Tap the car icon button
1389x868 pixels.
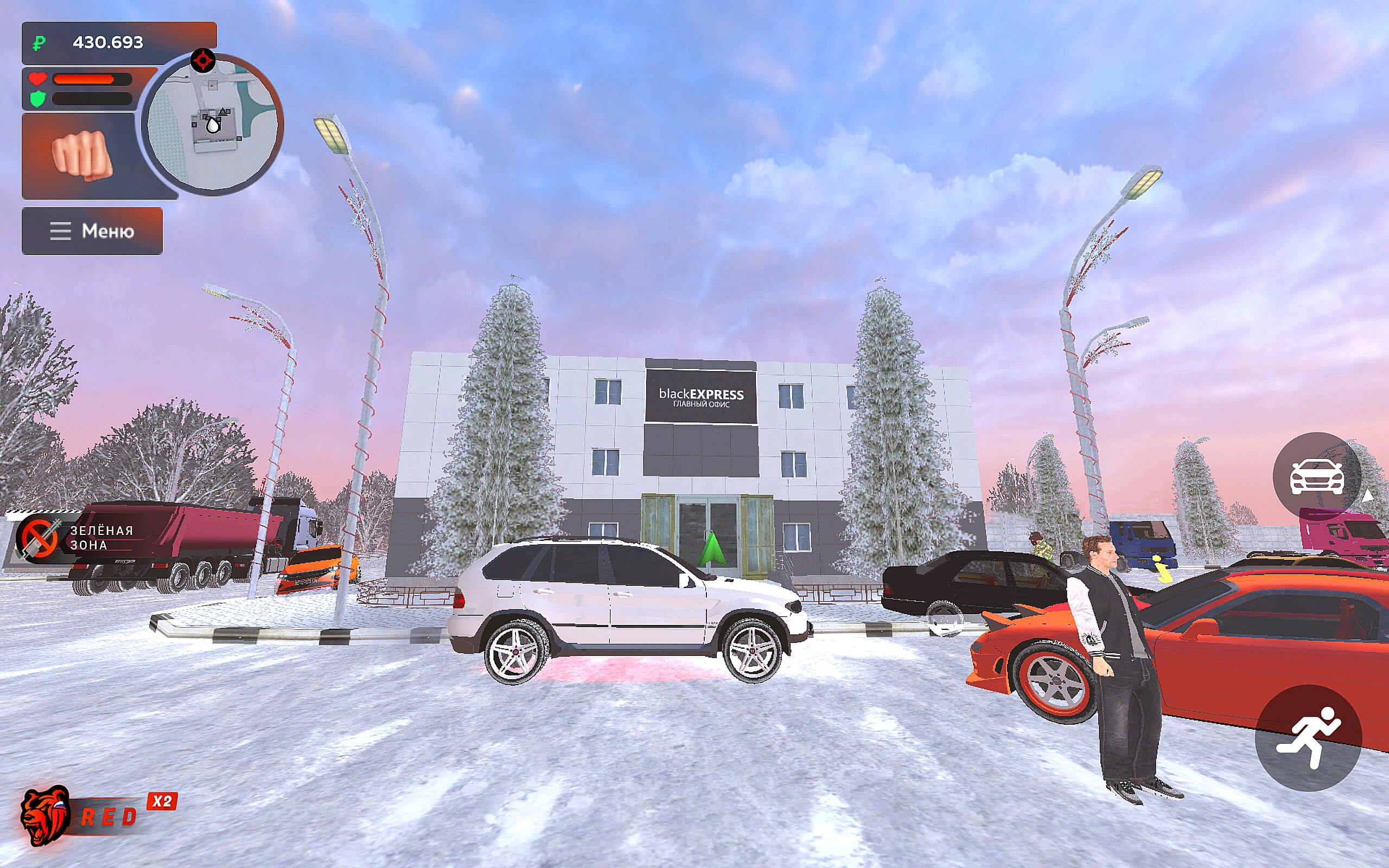(x=1317, y=476)
